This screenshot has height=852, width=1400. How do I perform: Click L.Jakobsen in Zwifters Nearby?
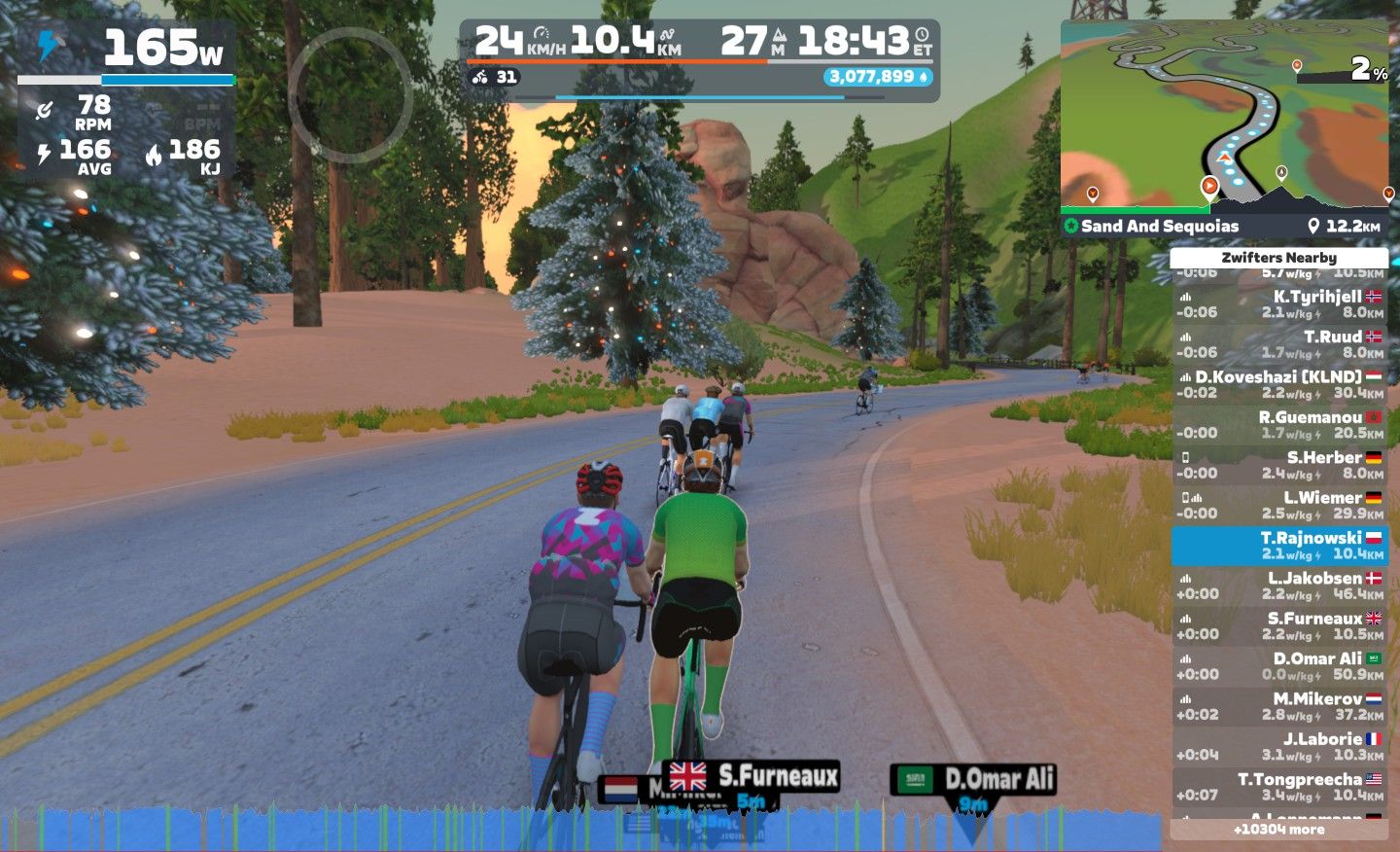pos(1278,586)
